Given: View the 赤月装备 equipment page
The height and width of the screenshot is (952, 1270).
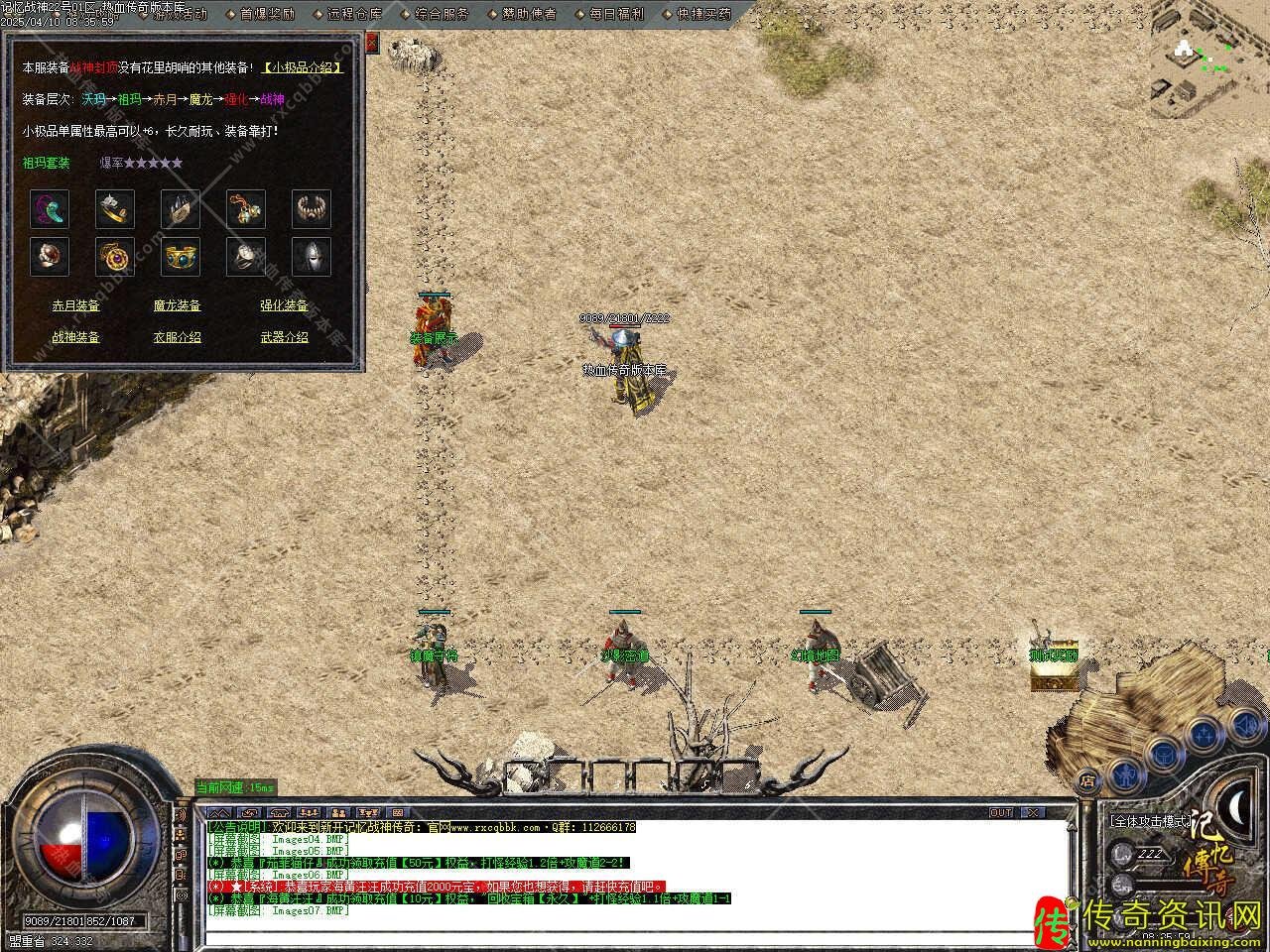Looking at the screenshot, I should point(76,305).
